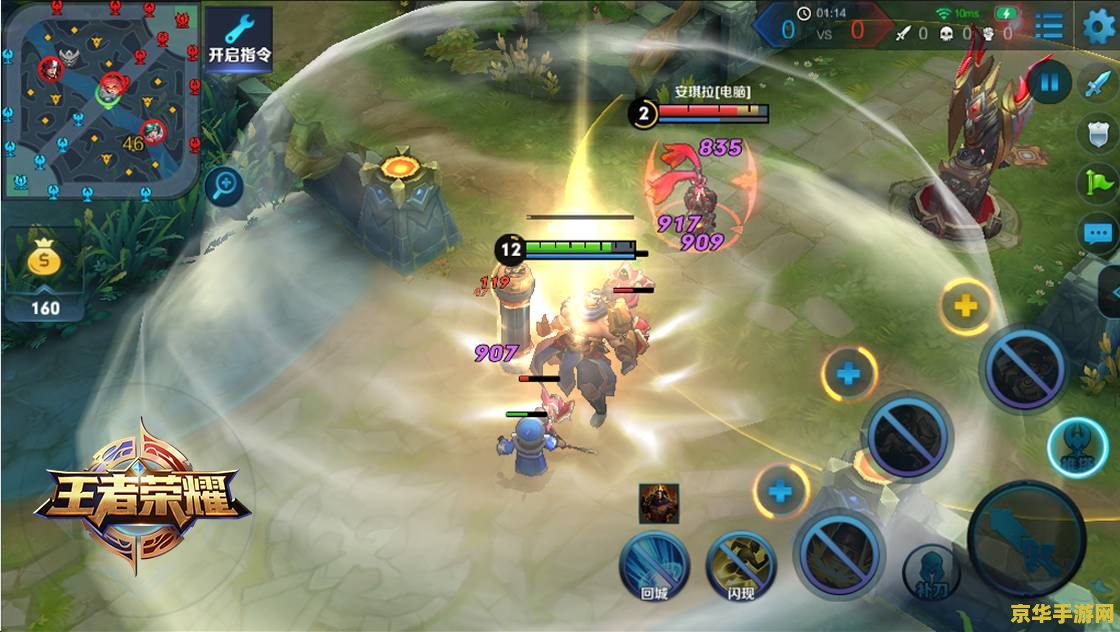Choose the green flag gather signal

(1097, 183)
